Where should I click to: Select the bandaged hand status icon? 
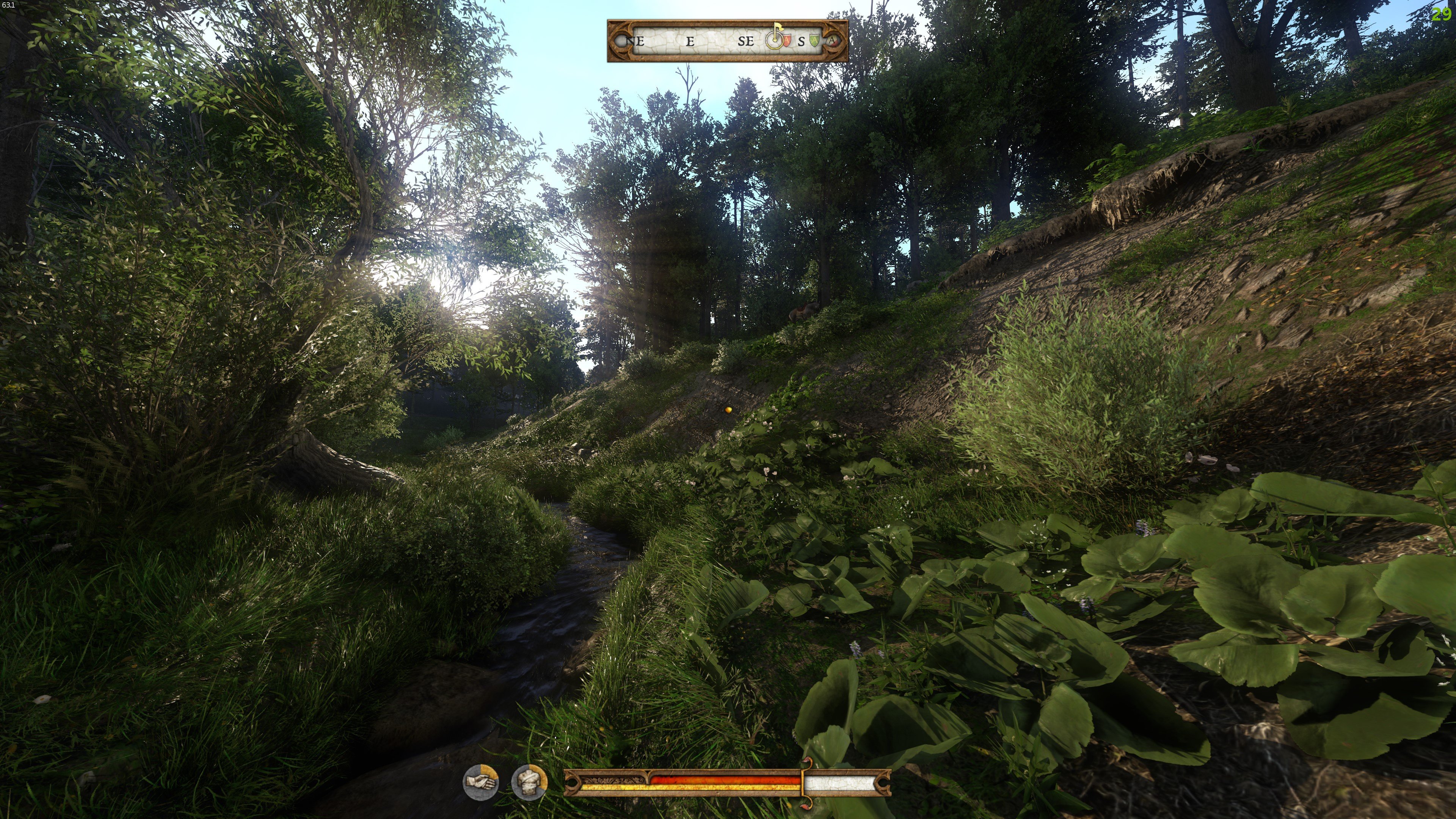click(x=480, y=782)
